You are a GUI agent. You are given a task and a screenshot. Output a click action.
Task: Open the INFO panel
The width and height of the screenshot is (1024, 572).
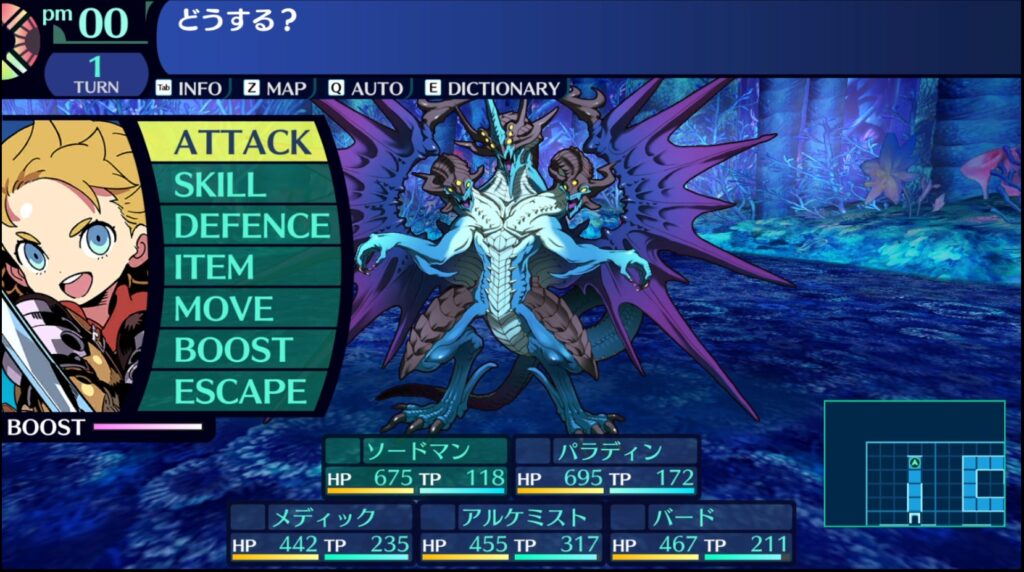(190, 88)
